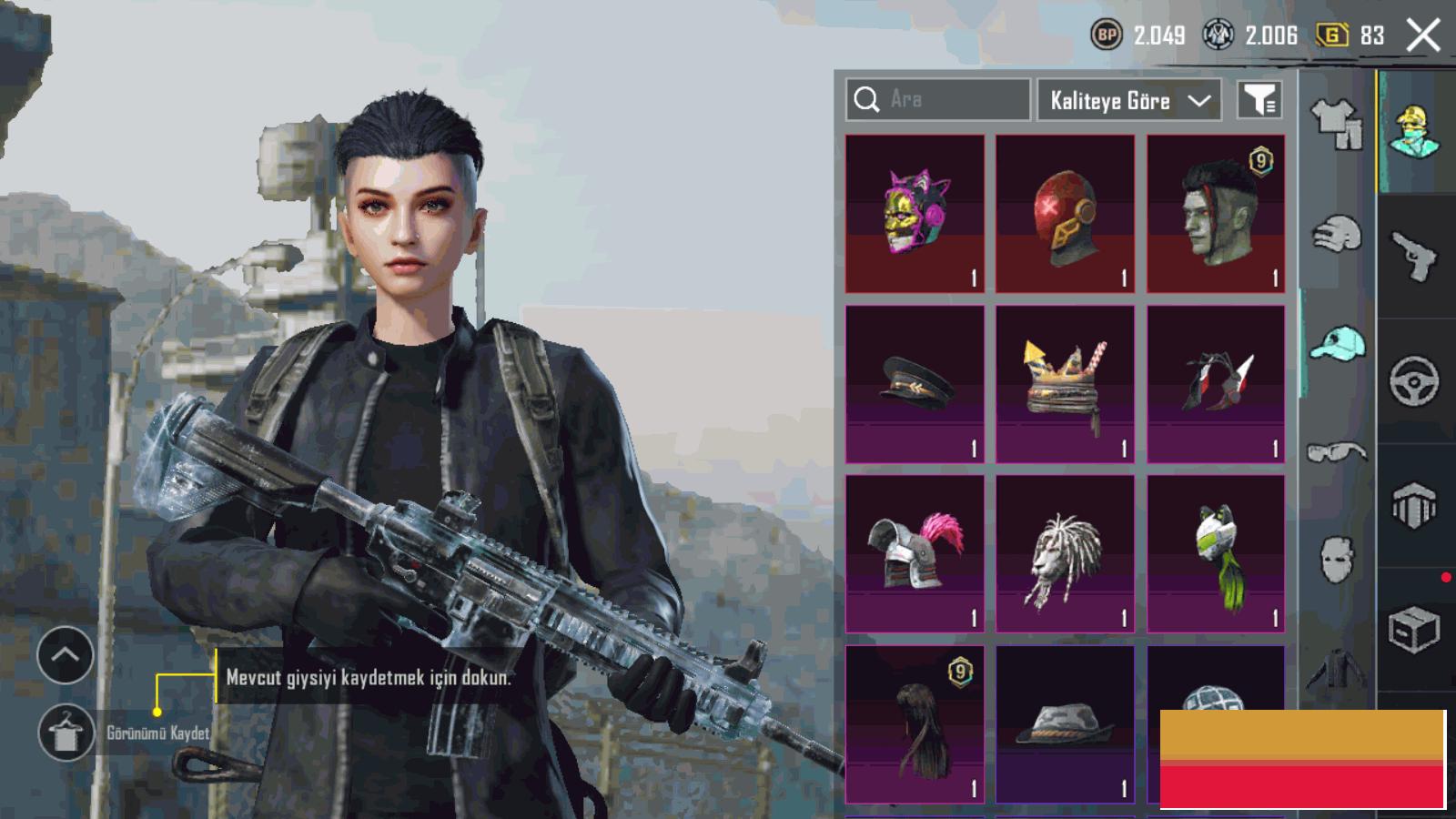Screen dimensions: 1456x819
Task: Select the red helmet with headphones
Action: coord(1065,214)
